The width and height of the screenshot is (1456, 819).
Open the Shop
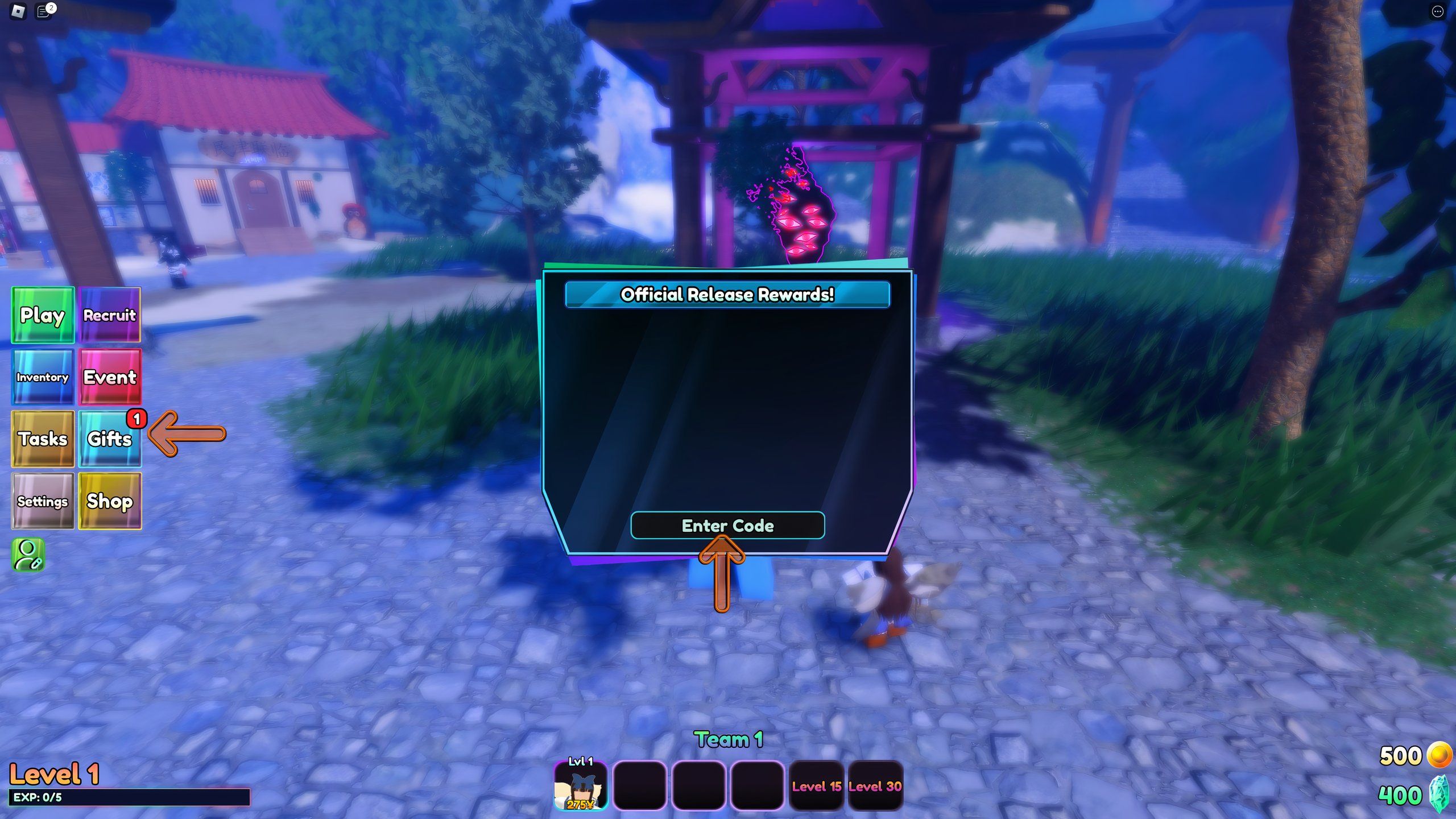(x=110, y=500)
